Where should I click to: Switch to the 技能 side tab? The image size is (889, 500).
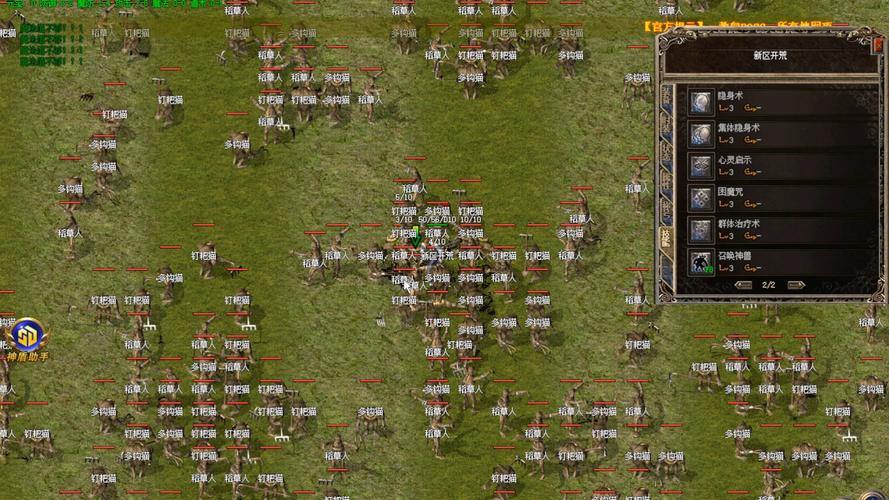click(667, 237)
